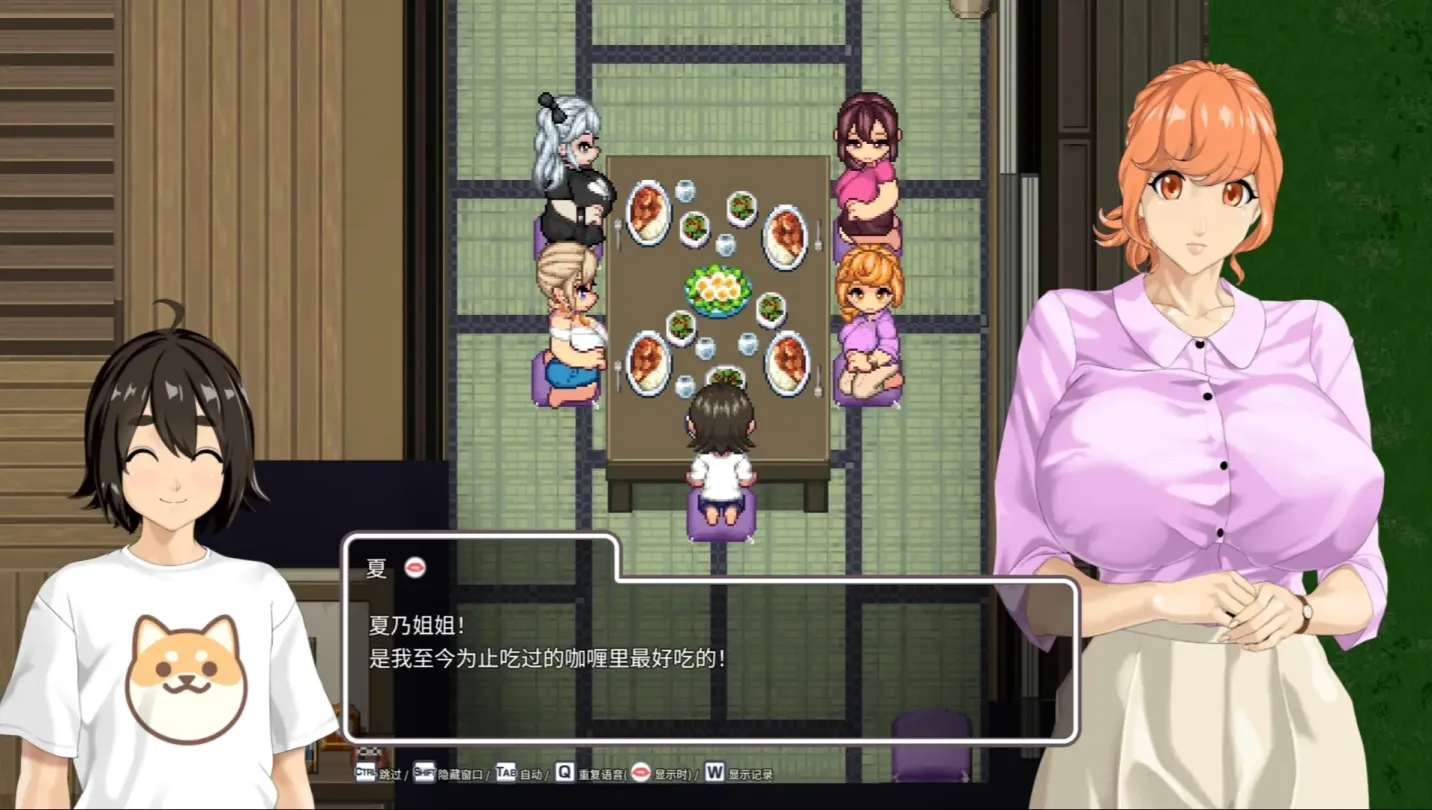Screen dimensions: 1432x810
Task: Click the Q key icon for voice replay
Action: click(x=563, y=771)
